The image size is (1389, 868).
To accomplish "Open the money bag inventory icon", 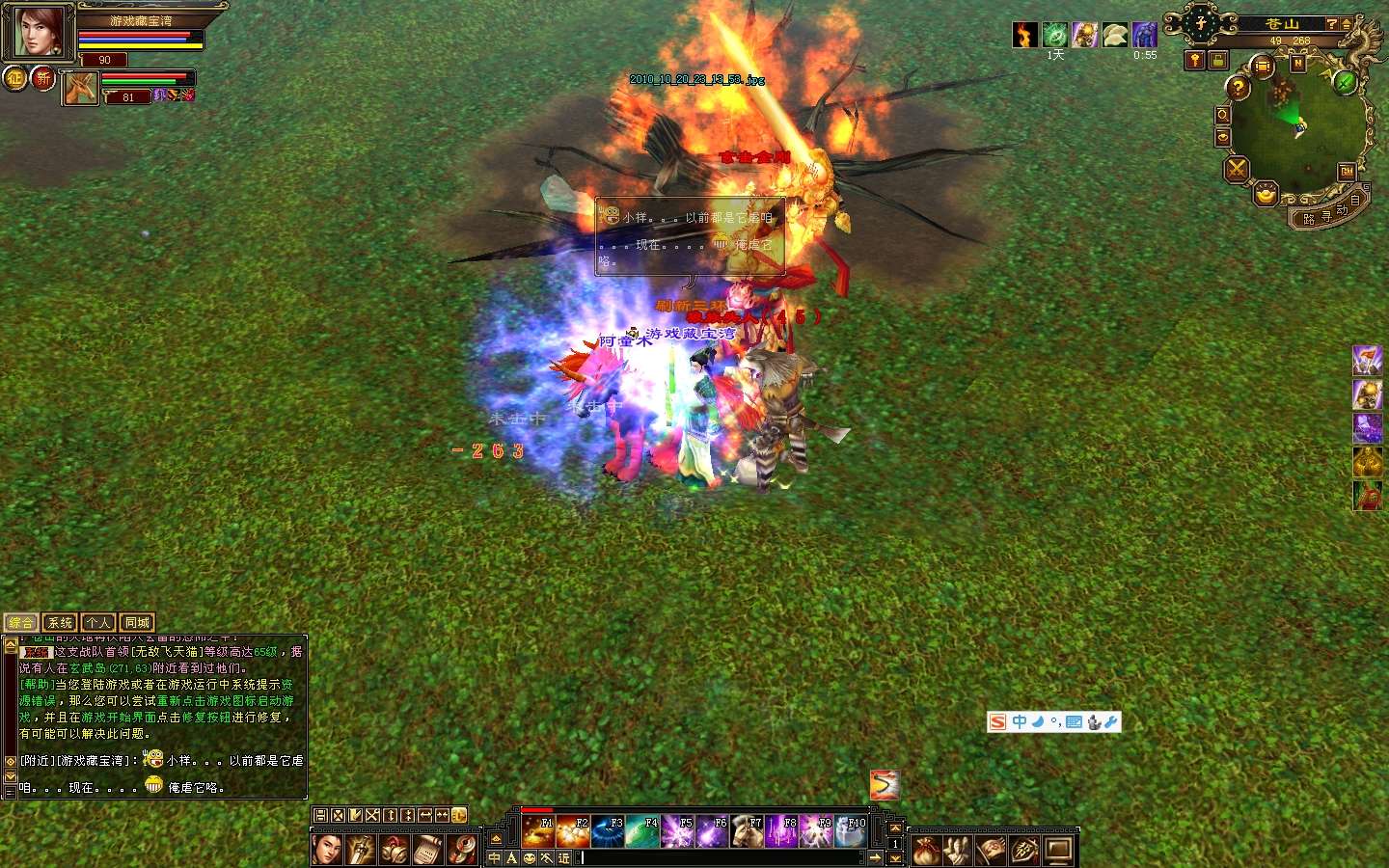I will click(926, 851).
